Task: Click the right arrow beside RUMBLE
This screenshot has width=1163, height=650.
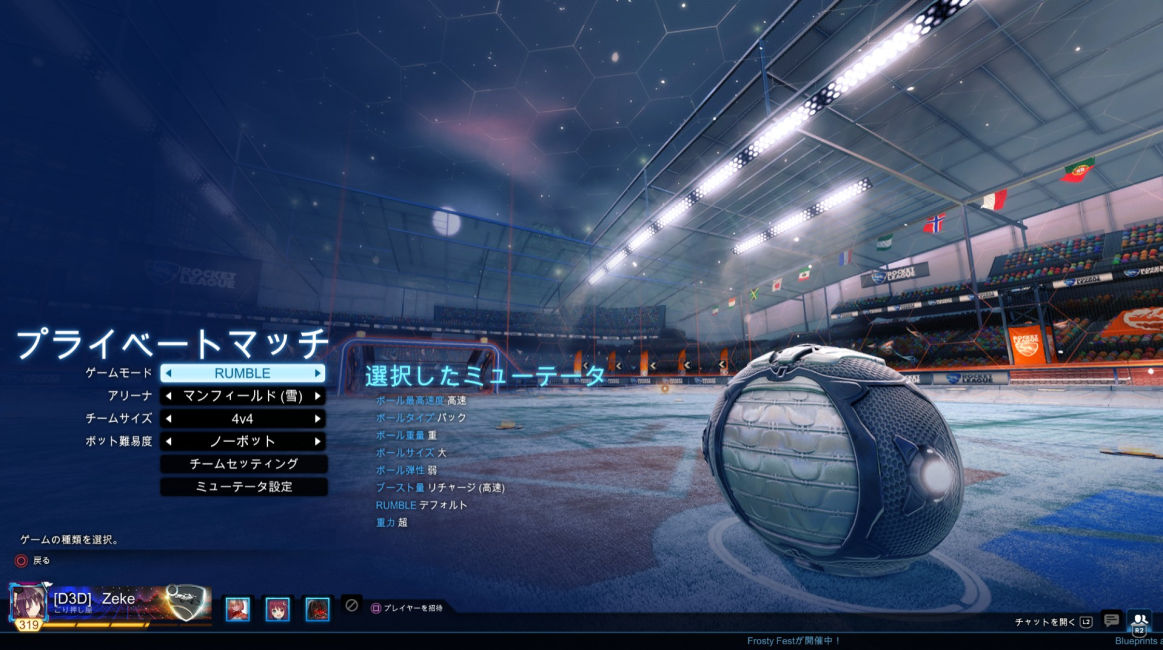Action: point(318,373)
